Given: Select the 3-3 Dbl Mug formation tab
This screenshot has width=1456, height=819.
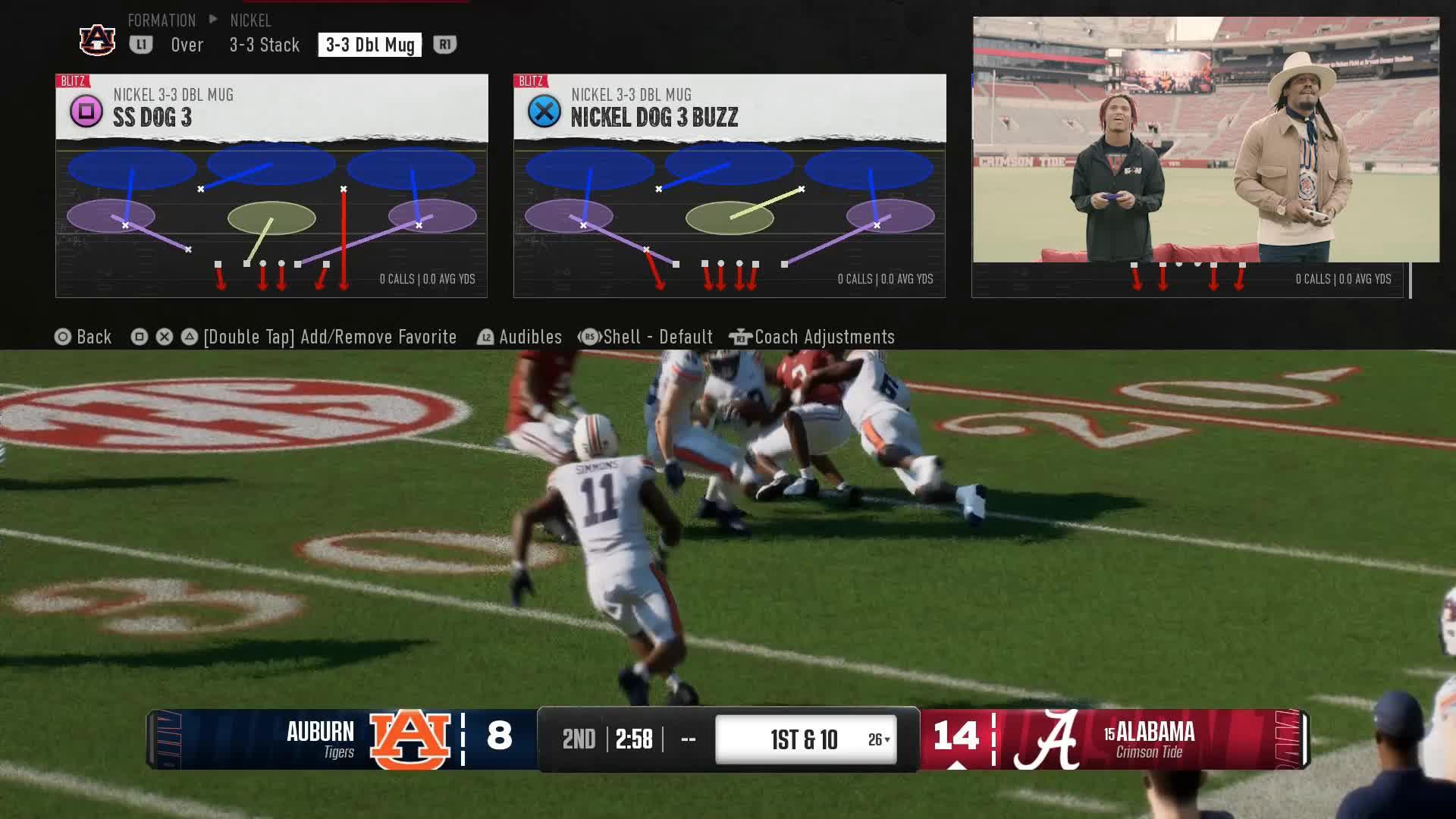Looking at the screenshot, I should tap(369, 45).
